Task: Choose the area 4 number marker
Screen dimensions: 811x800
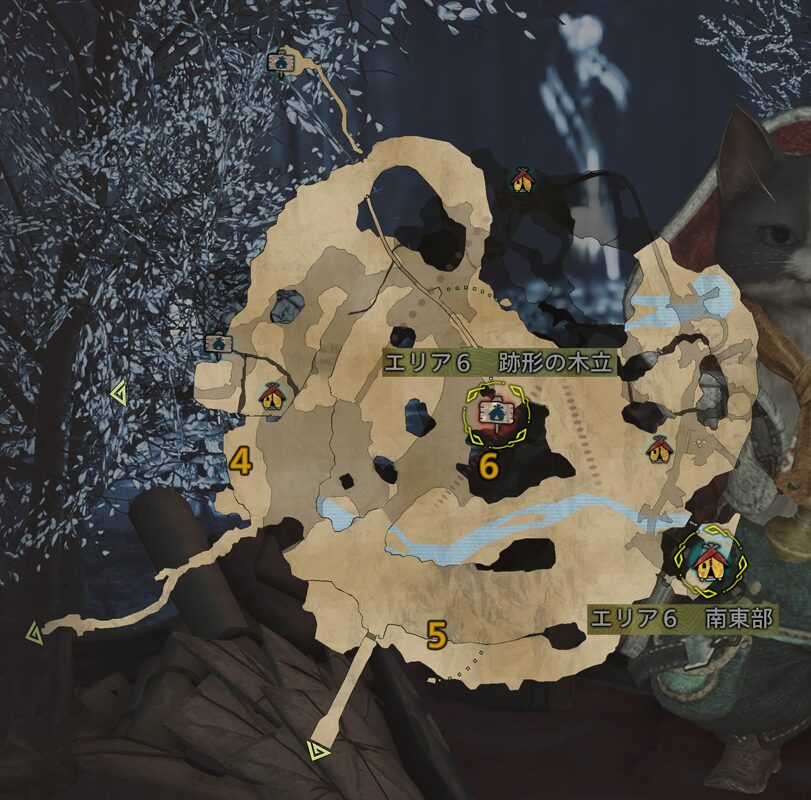Action: 240,461
